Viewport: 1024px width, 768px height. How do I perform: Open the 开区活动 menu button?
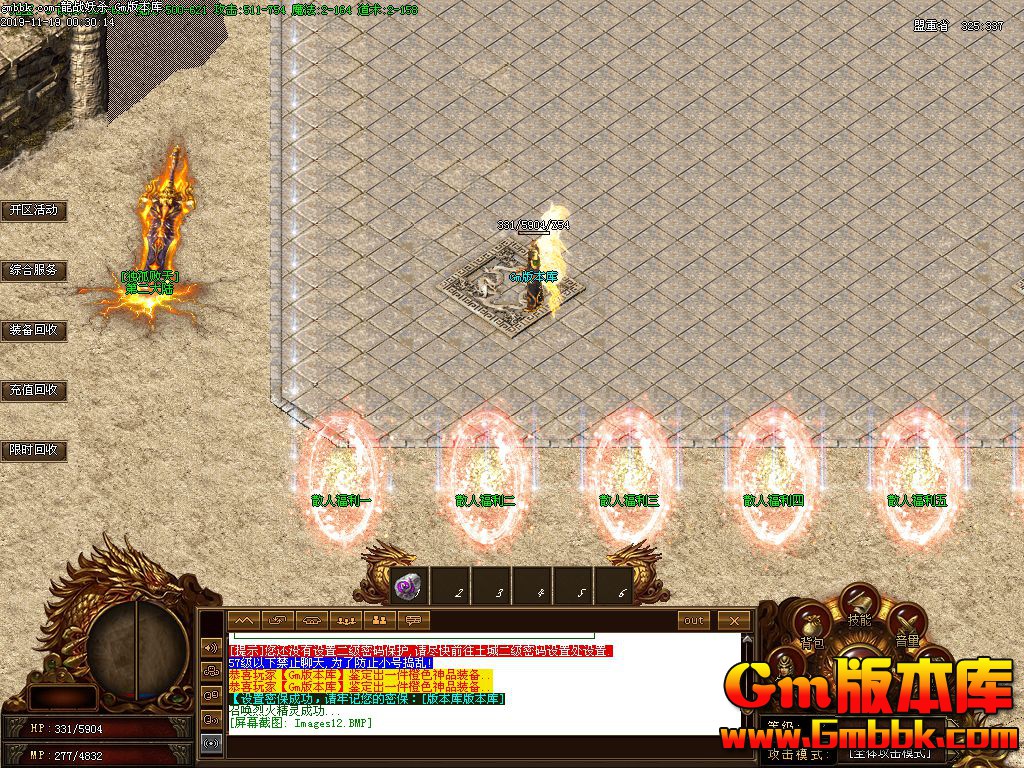[33, 210]
